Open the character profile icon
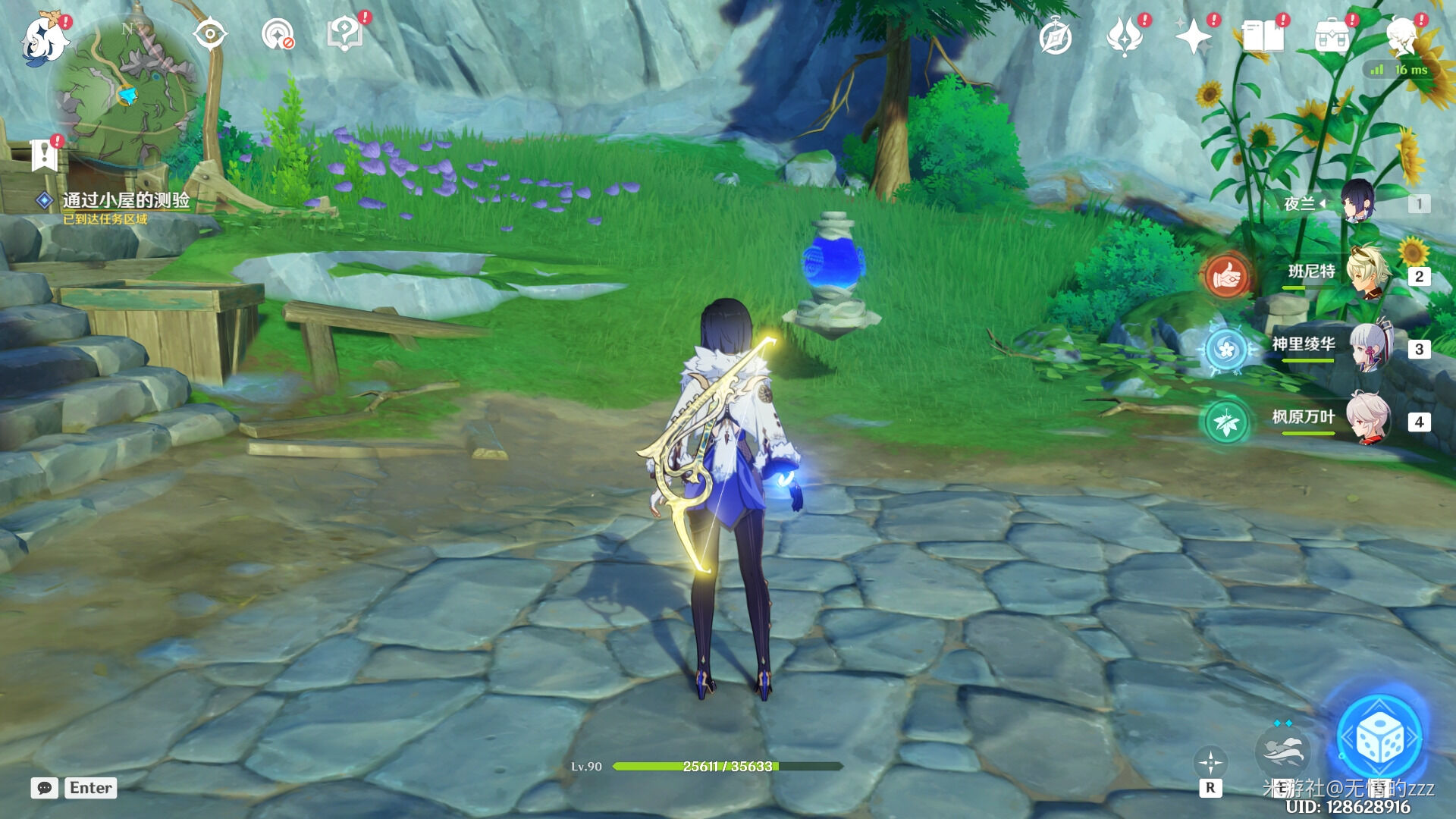This screenshot has width=1456, height=819. (1401, 36)
